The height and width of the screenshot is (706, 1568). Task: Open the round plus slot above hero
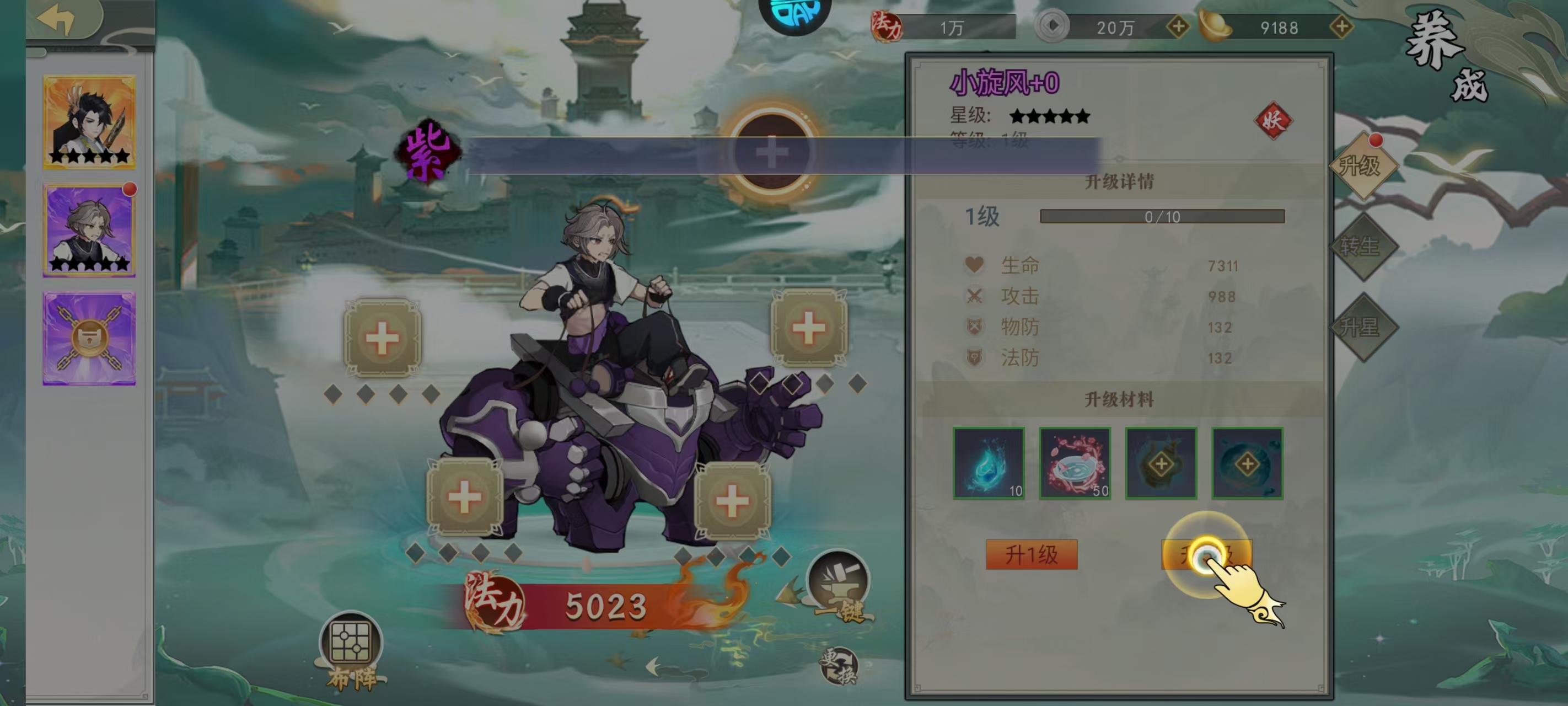772,152
